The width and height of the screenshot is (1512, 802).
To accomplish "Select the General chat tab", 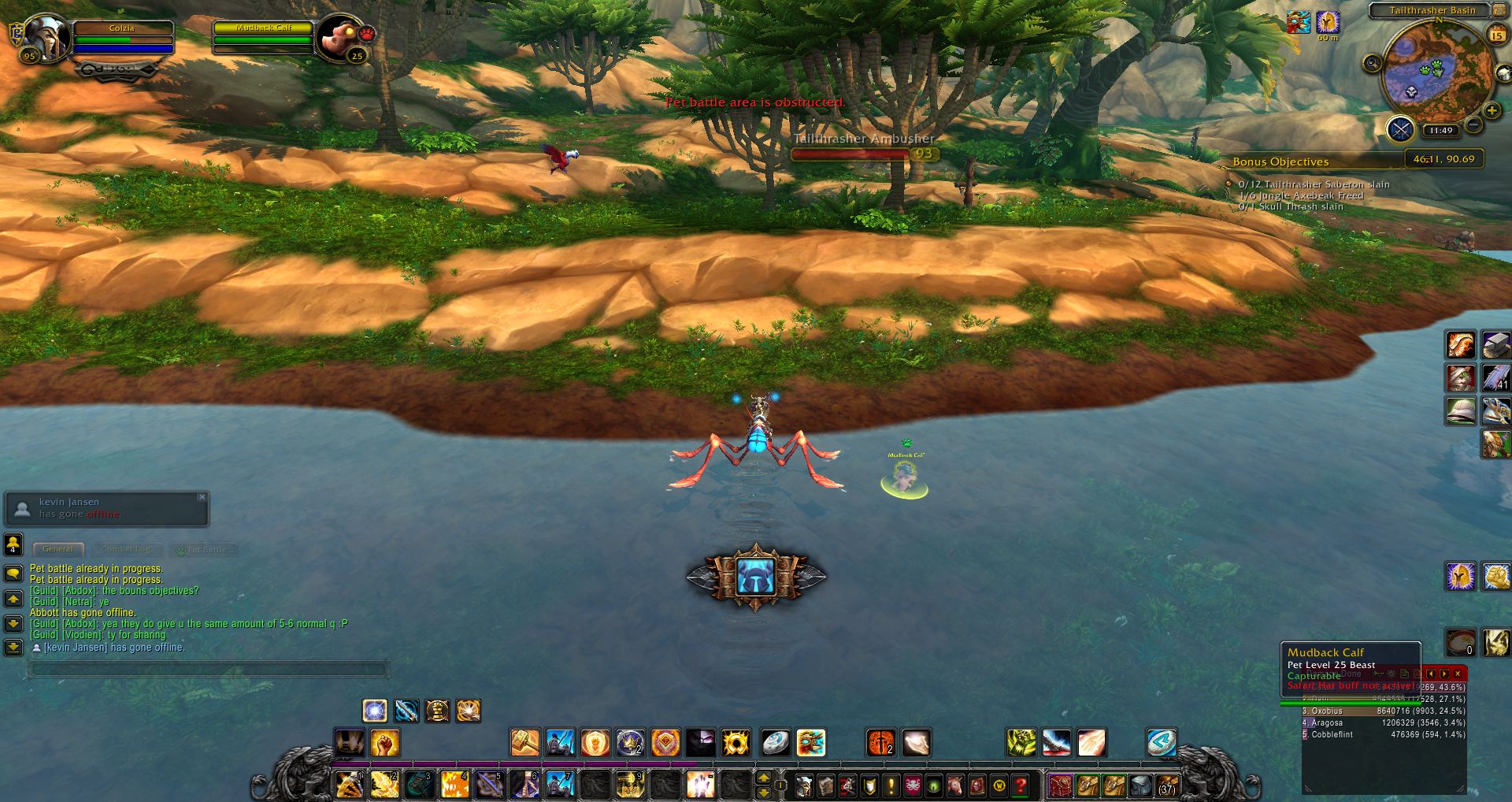I will 57,549.
